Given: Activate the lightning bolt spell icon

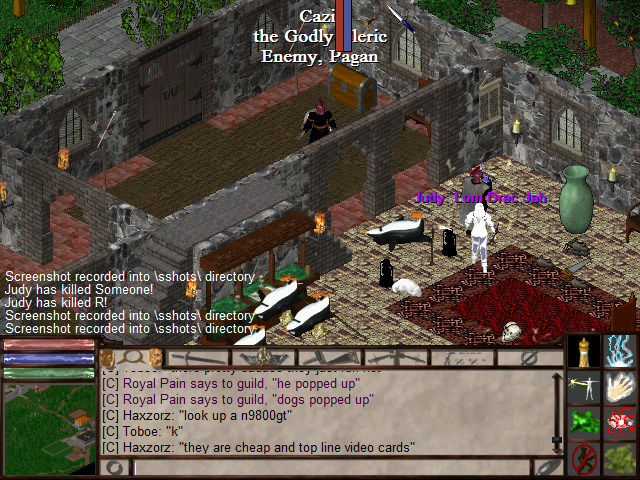Looking at the screenshot, I should [x=620, y=351].
